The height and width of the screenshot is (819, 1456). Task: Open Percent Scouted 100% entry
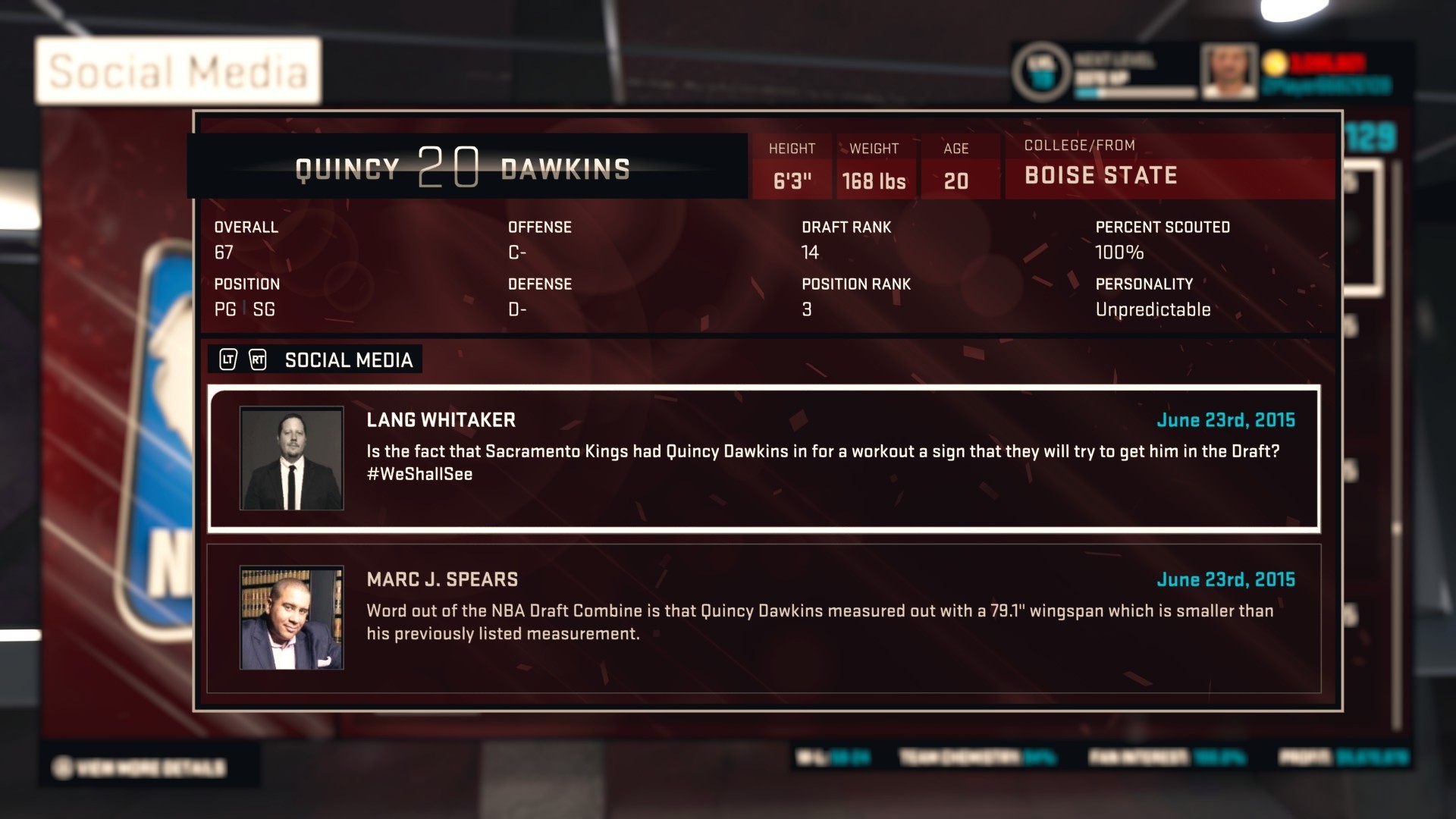pos(1119,252)
